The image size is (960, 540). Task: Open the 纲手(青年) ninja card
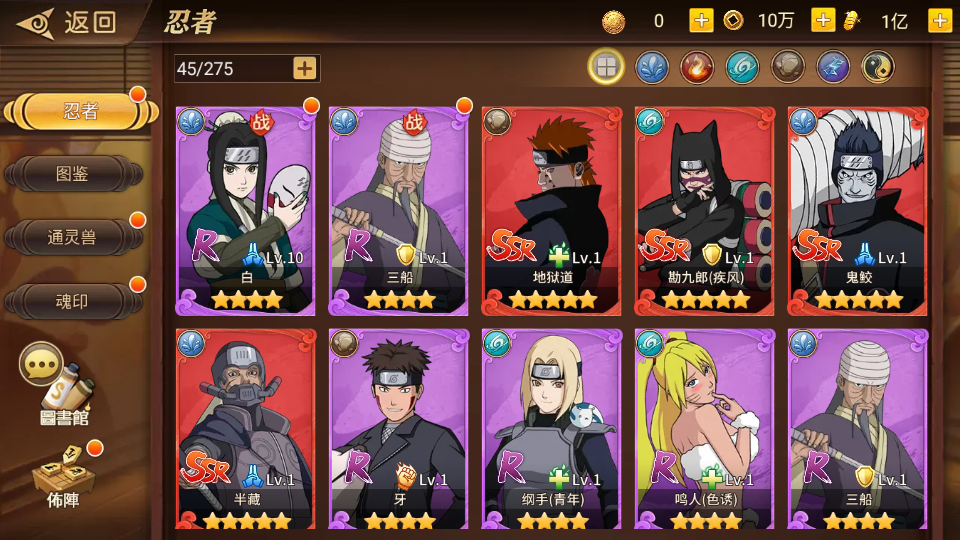pyautogui.click(x=552, y=430)
